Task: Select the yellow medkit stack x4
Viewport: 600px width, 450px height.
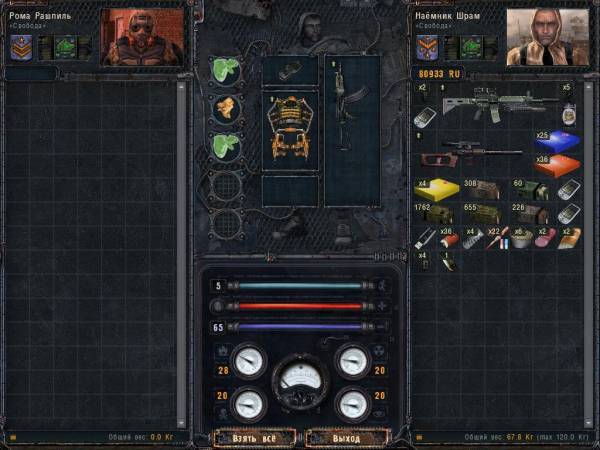Action: [435, 189]
